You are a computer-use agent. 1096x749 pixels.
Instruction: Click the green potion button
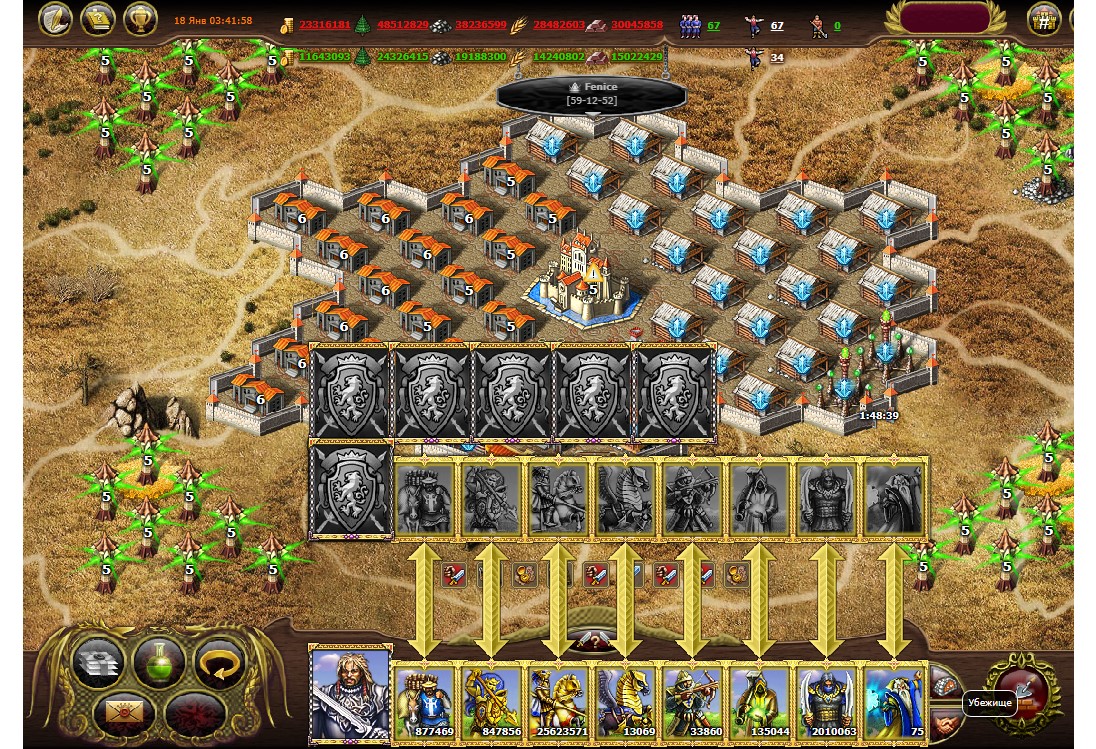[159, 662]
